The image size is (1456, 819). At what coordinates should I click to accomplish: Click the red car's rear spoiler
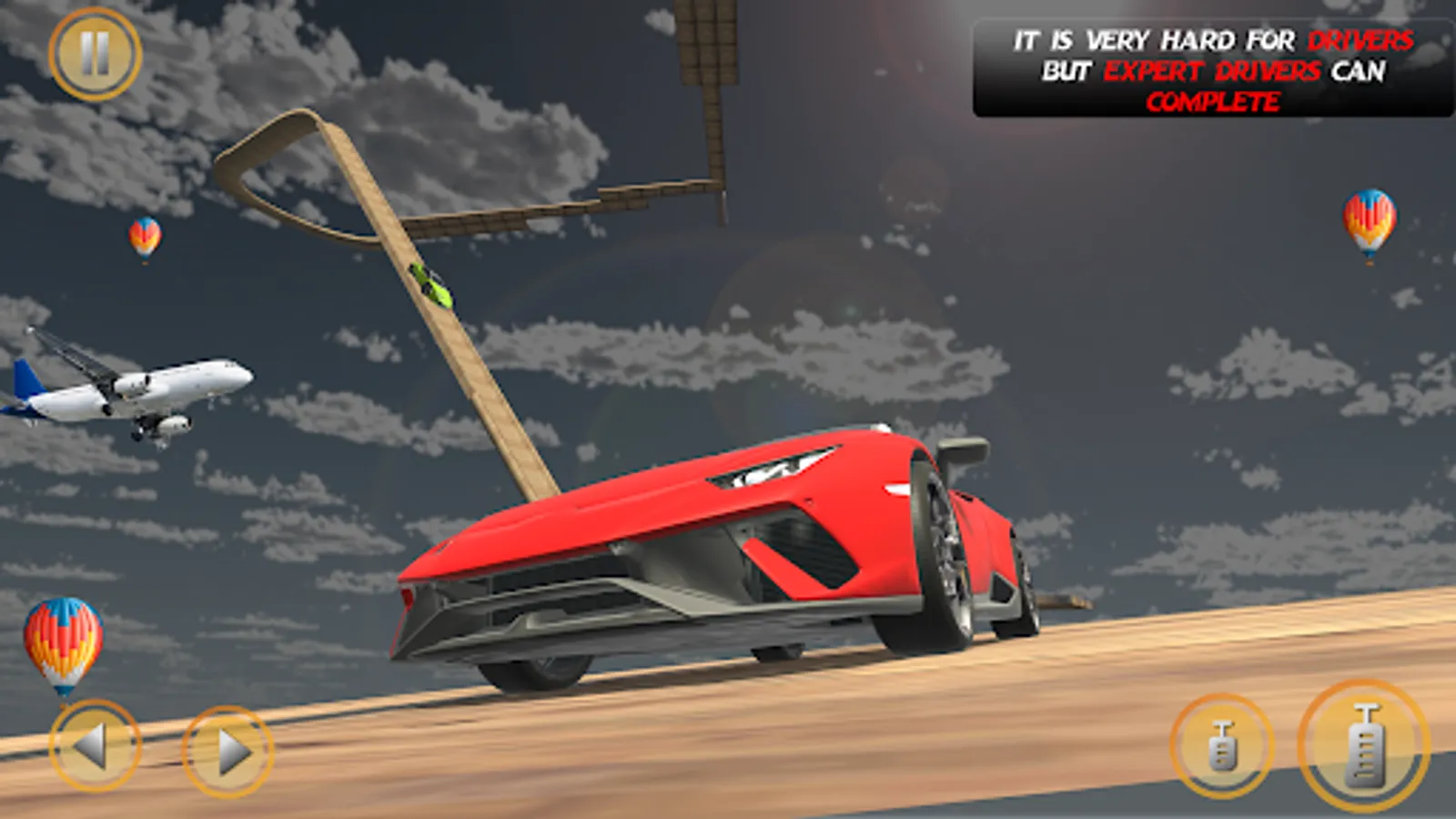click(965, 450)
